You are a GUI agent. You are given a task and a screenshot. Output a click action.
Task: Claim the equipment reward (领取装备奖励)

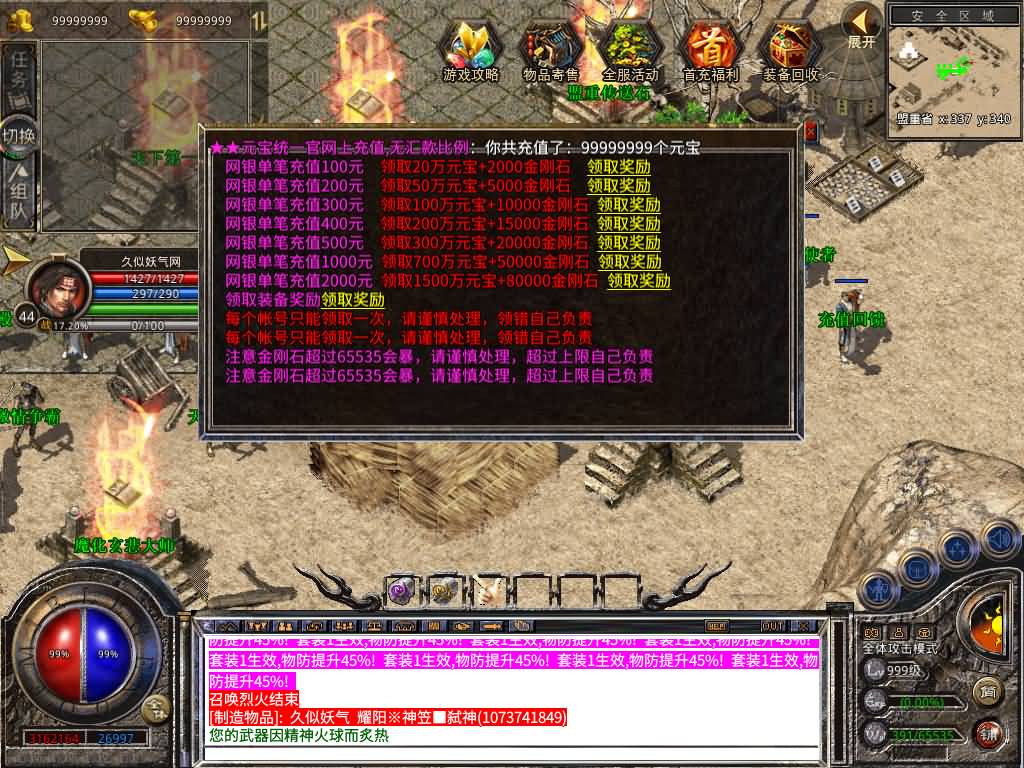(x=353, y=300)
